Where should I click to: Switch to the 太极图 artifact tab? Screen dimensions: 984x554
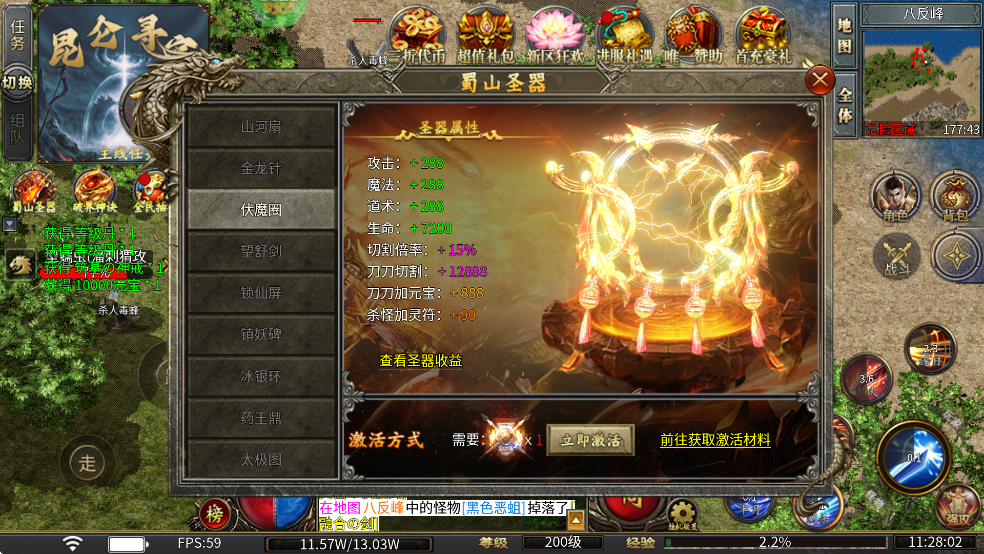pyautogui.click(x=261, y=460)
